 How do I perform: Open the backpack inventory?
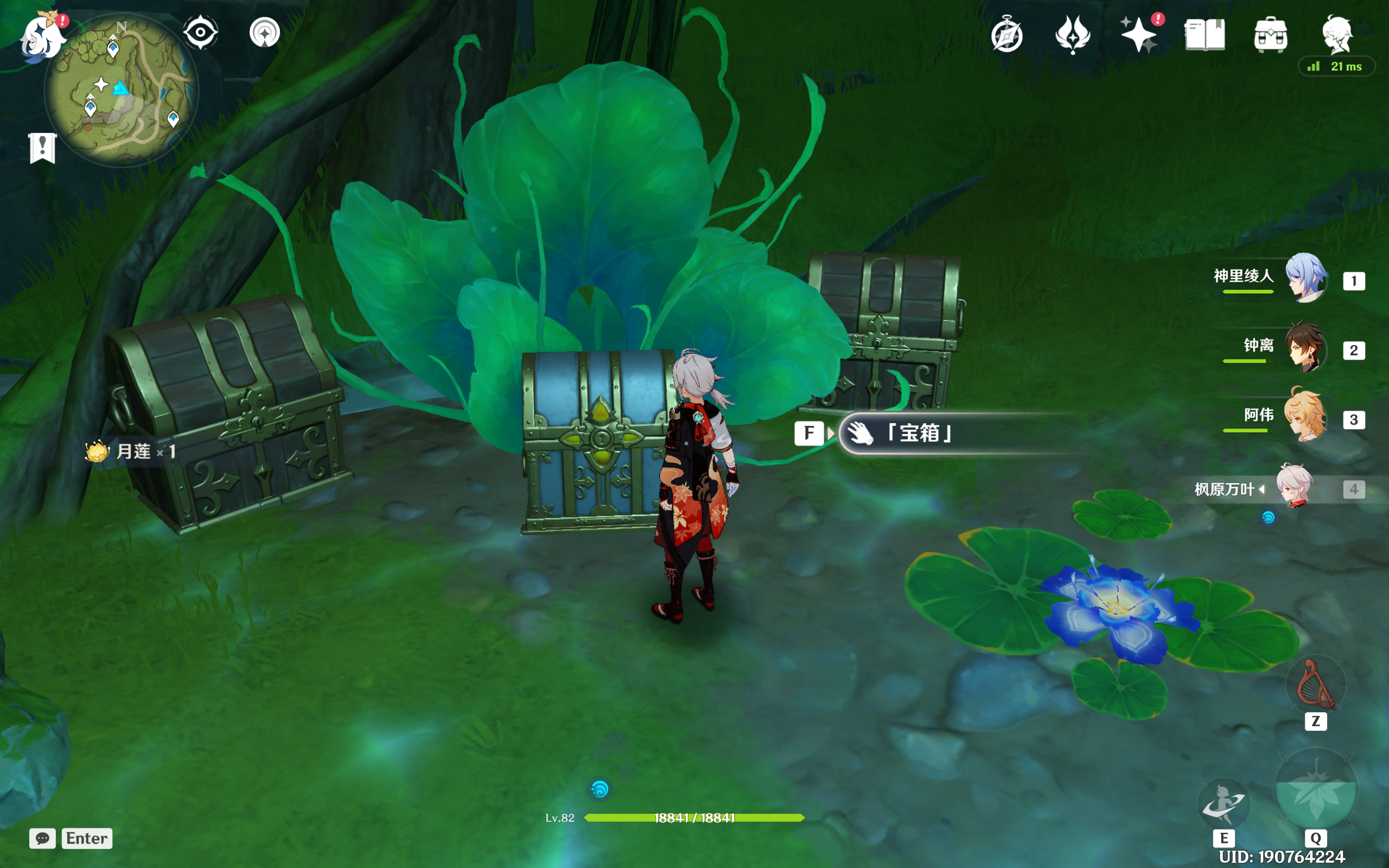[x=1270, y=36]
